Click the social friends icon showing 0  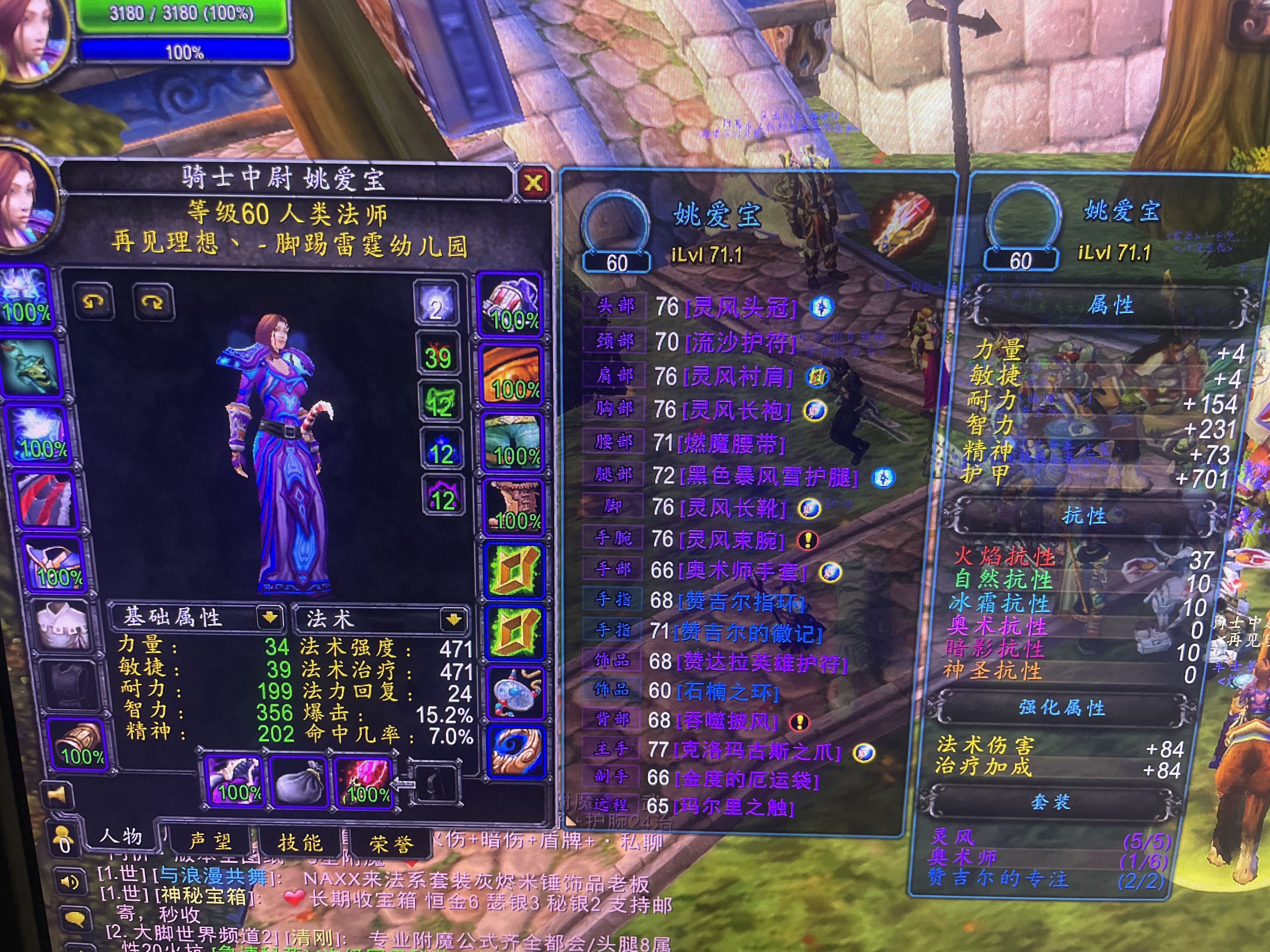click(64, 839)
